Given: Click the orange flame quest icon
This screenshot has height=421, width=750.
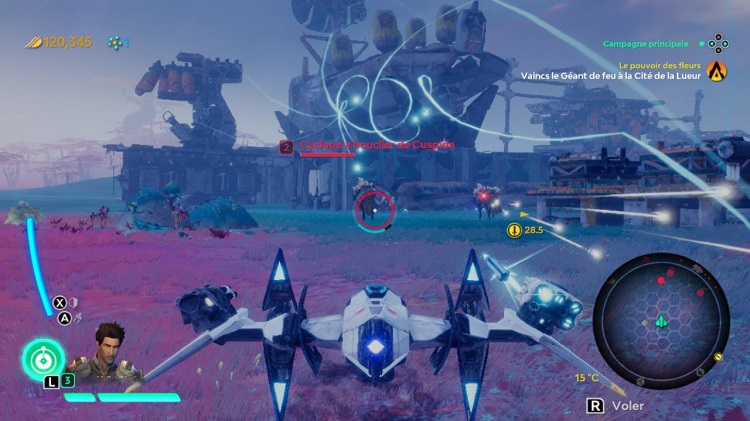Looking at the screenshot, I should point(716,70).
